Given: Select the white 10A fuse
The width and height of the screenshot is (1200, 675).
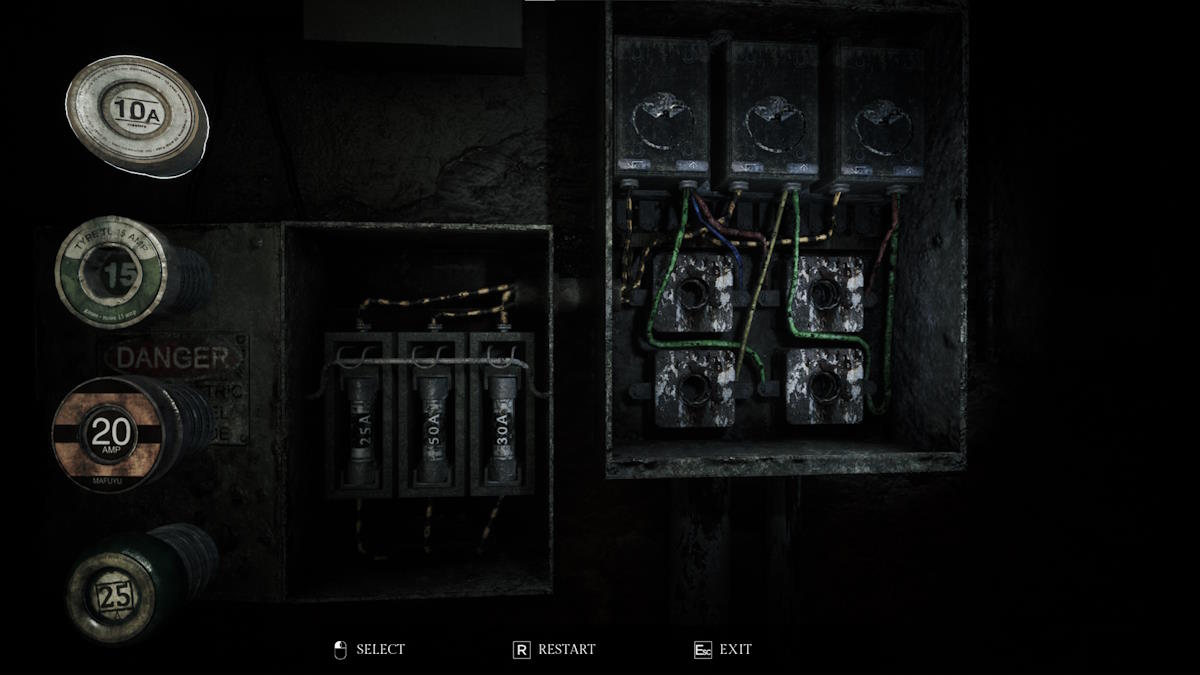Looking at the screenshot, I should [x=137, y=115].
